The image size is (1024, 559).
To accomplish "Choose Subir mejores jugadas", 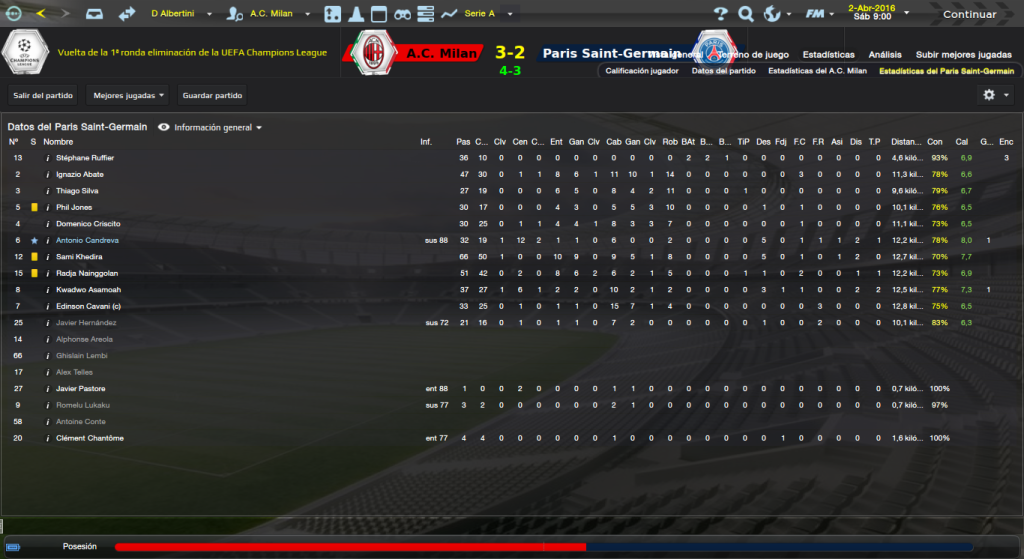I will tap(965, 54).
